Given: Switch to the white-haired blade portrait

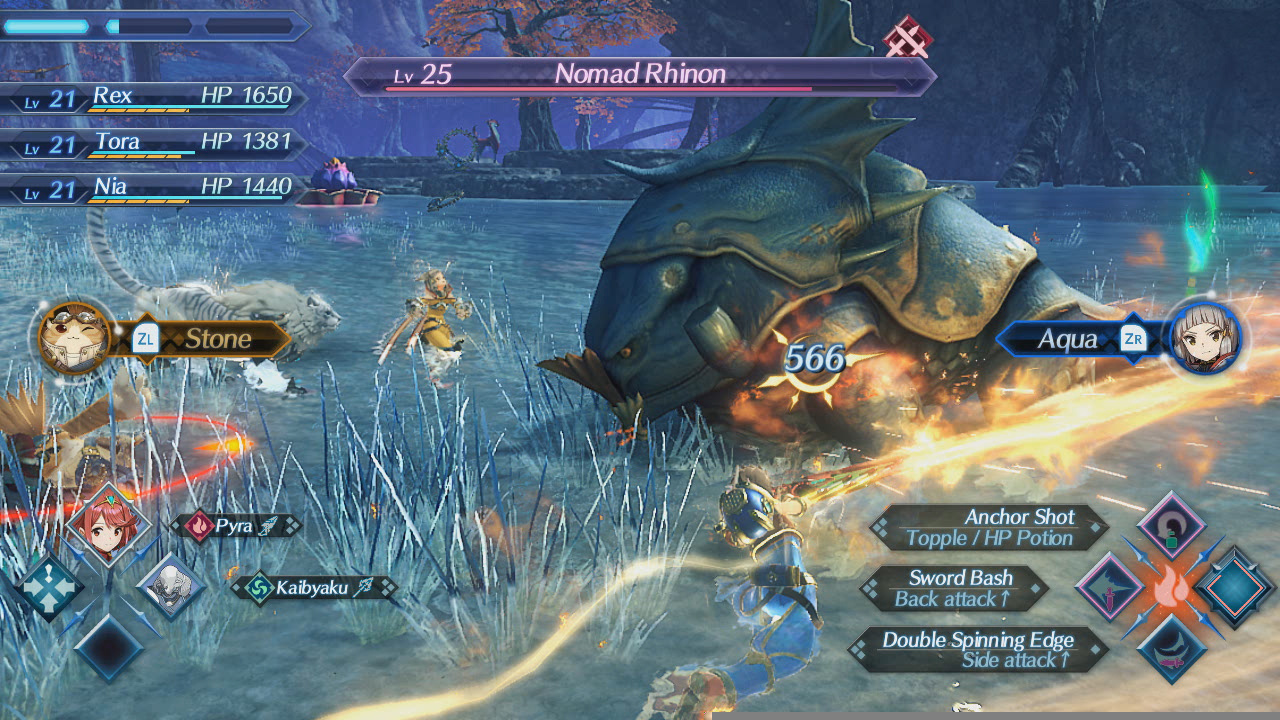Looking at the screenshot, I should point(170,587).
